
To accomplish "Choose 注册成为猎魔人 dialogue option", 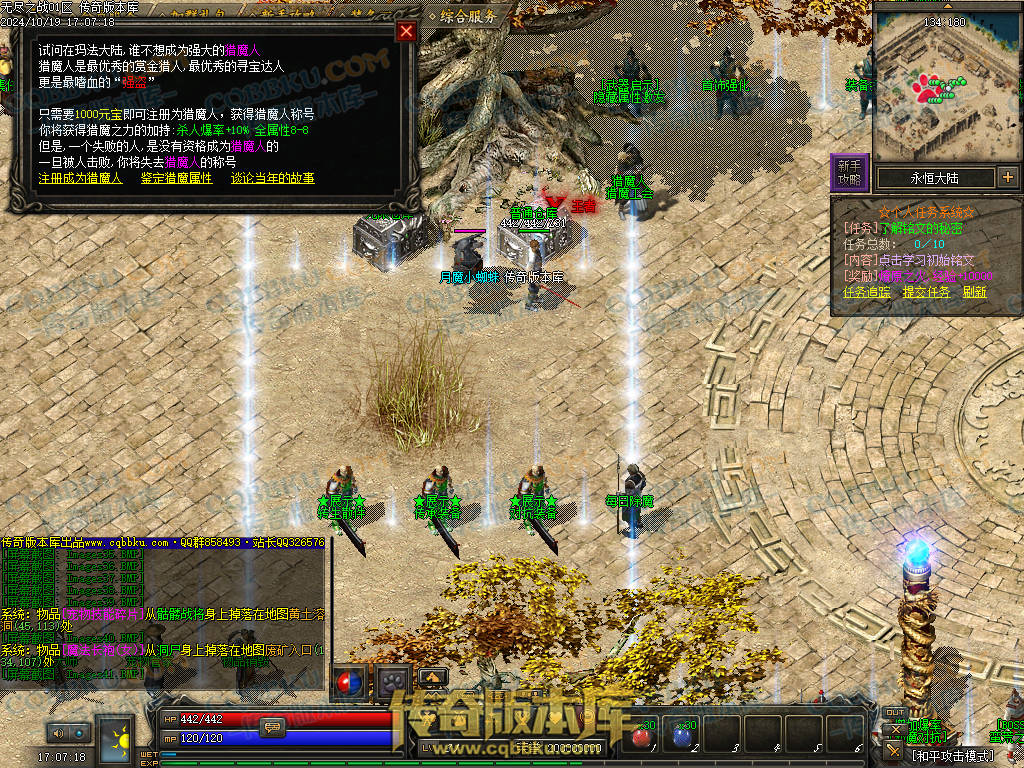I will click(80, 178).
